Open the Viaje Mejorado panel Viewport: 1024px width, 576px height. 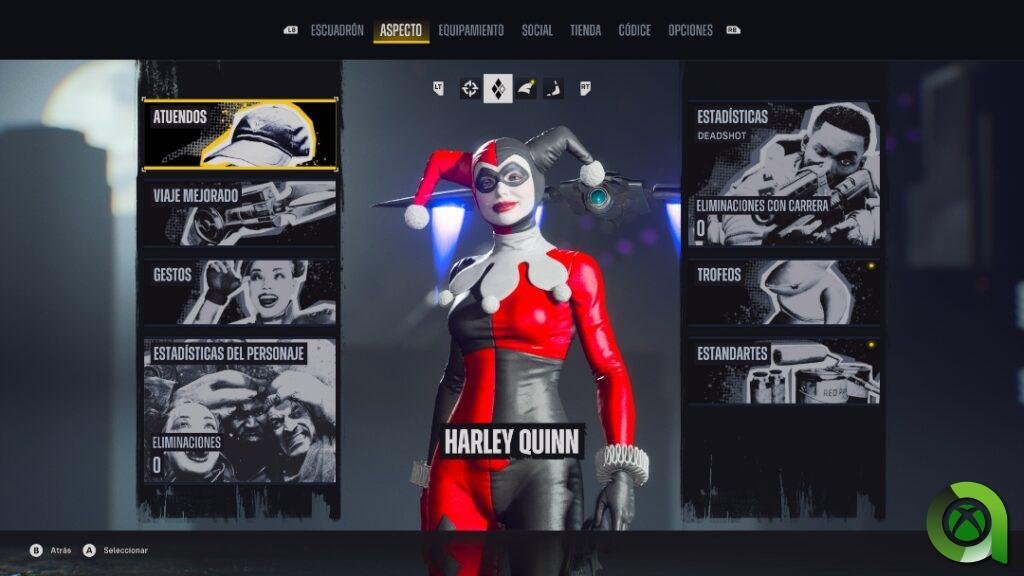point(240,213)
